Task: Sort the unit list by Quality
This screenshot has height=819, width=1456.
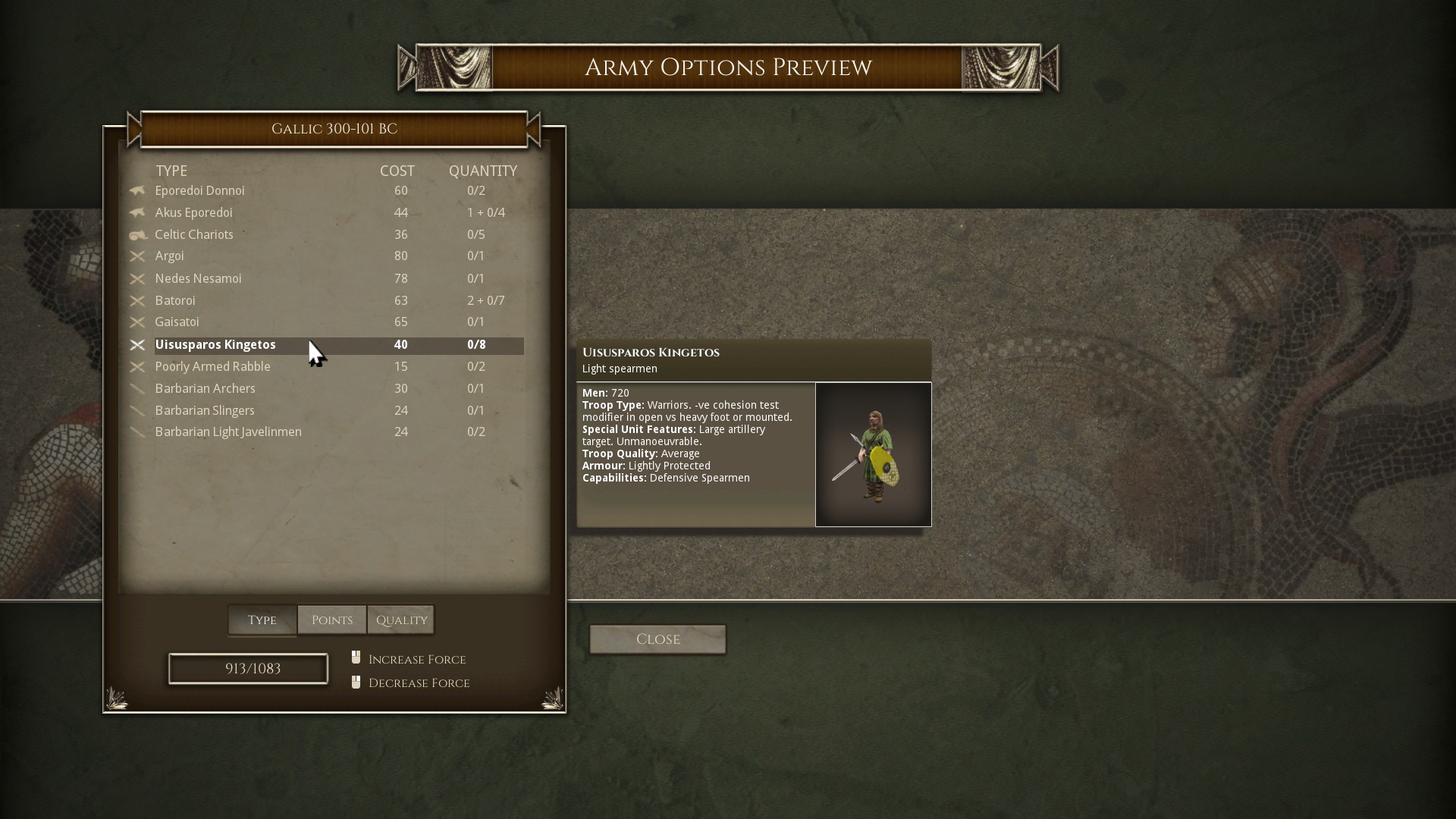Action: coord(401,620)
